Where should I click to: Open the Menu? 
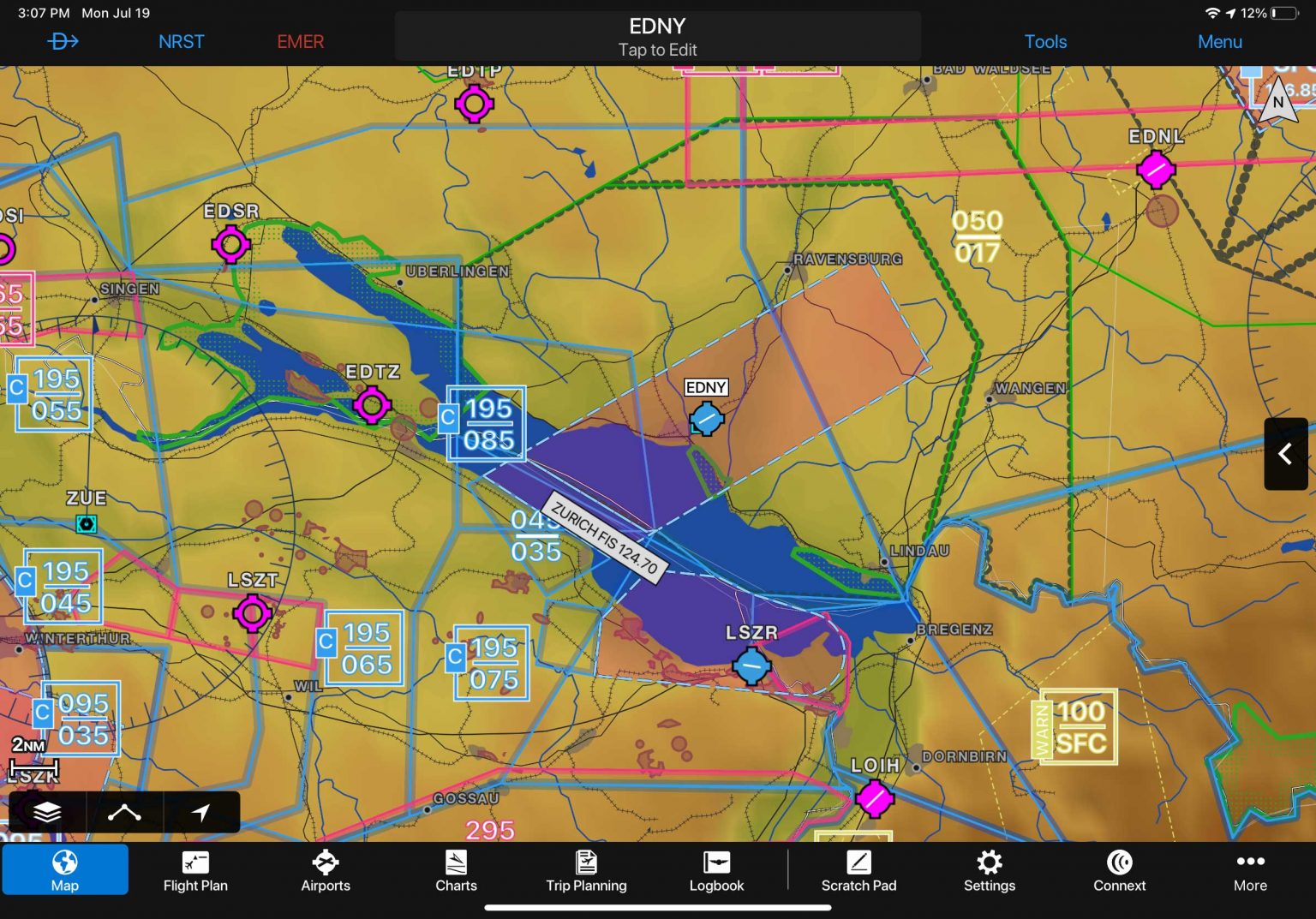(1219, 40)
